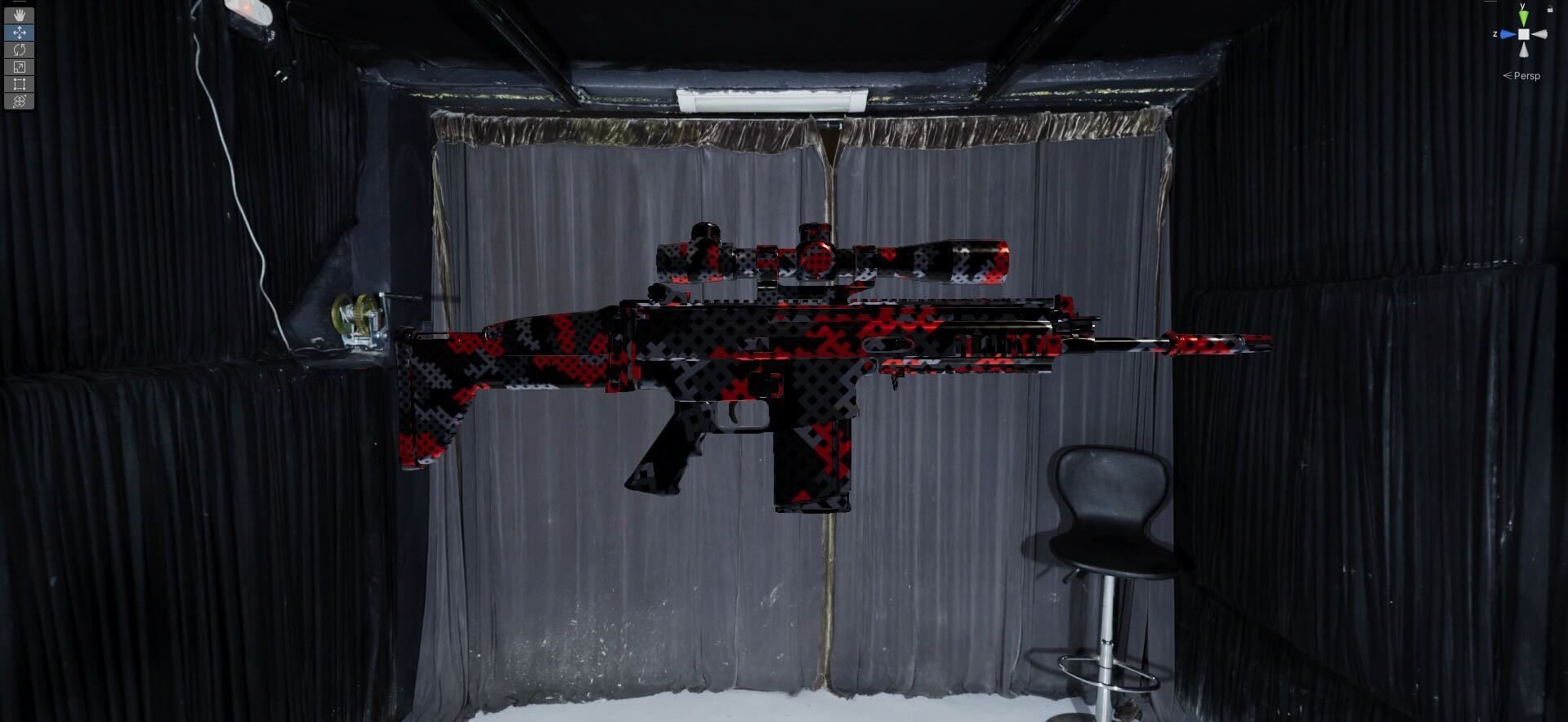Select the Rect Transform tool

(20, 82)
